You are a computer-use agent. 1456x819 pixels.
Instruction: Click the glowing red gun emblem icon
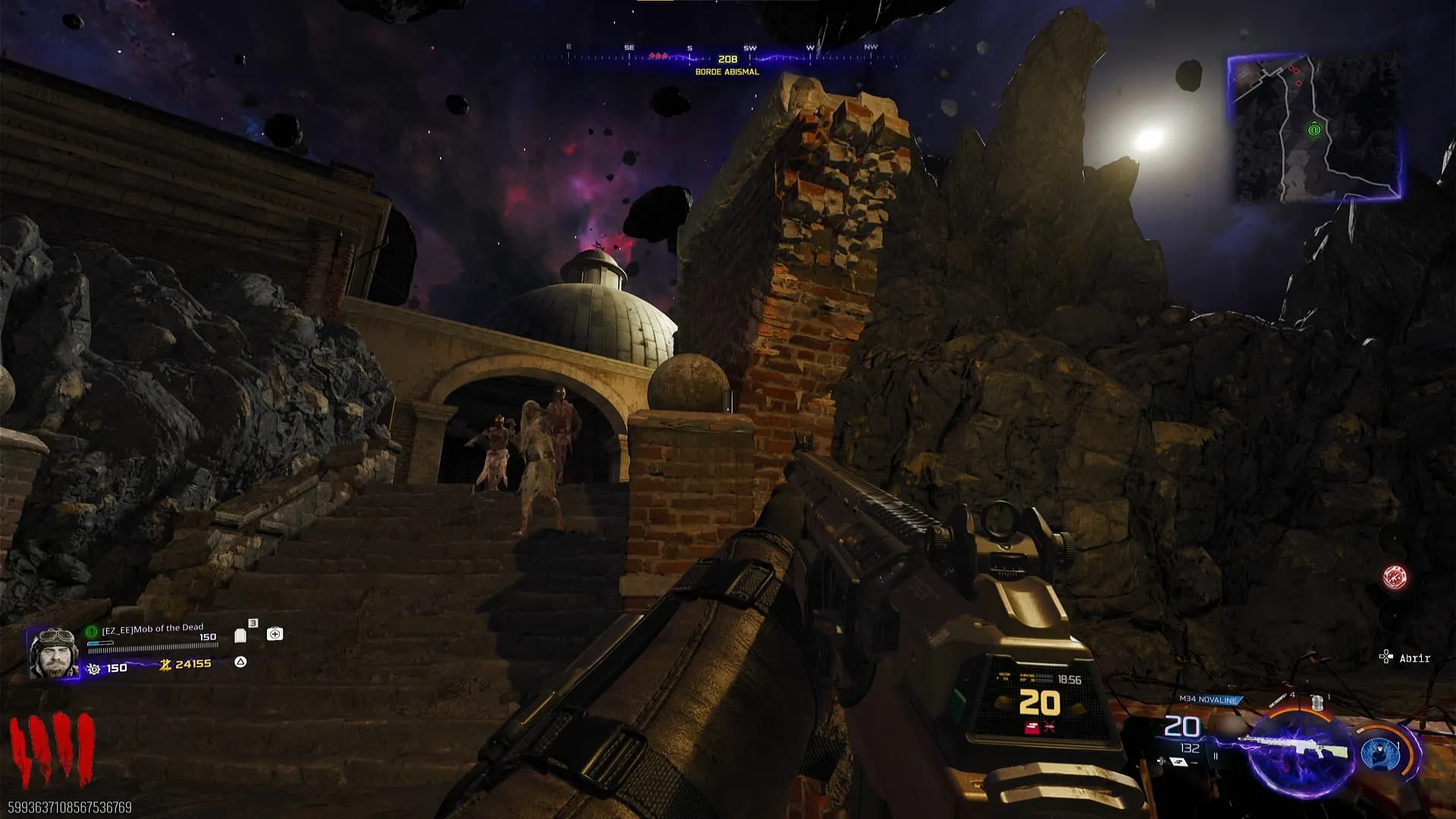1395,578
